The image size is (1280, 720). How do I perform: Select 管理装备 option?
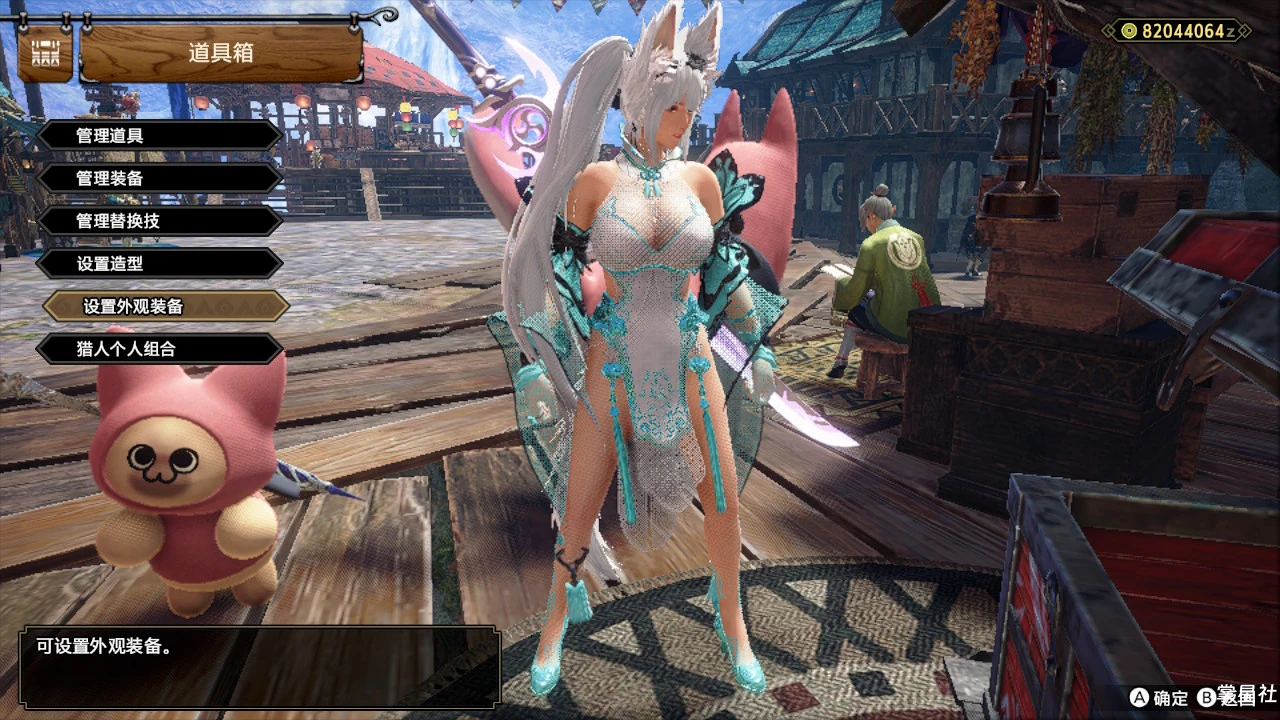160,178
